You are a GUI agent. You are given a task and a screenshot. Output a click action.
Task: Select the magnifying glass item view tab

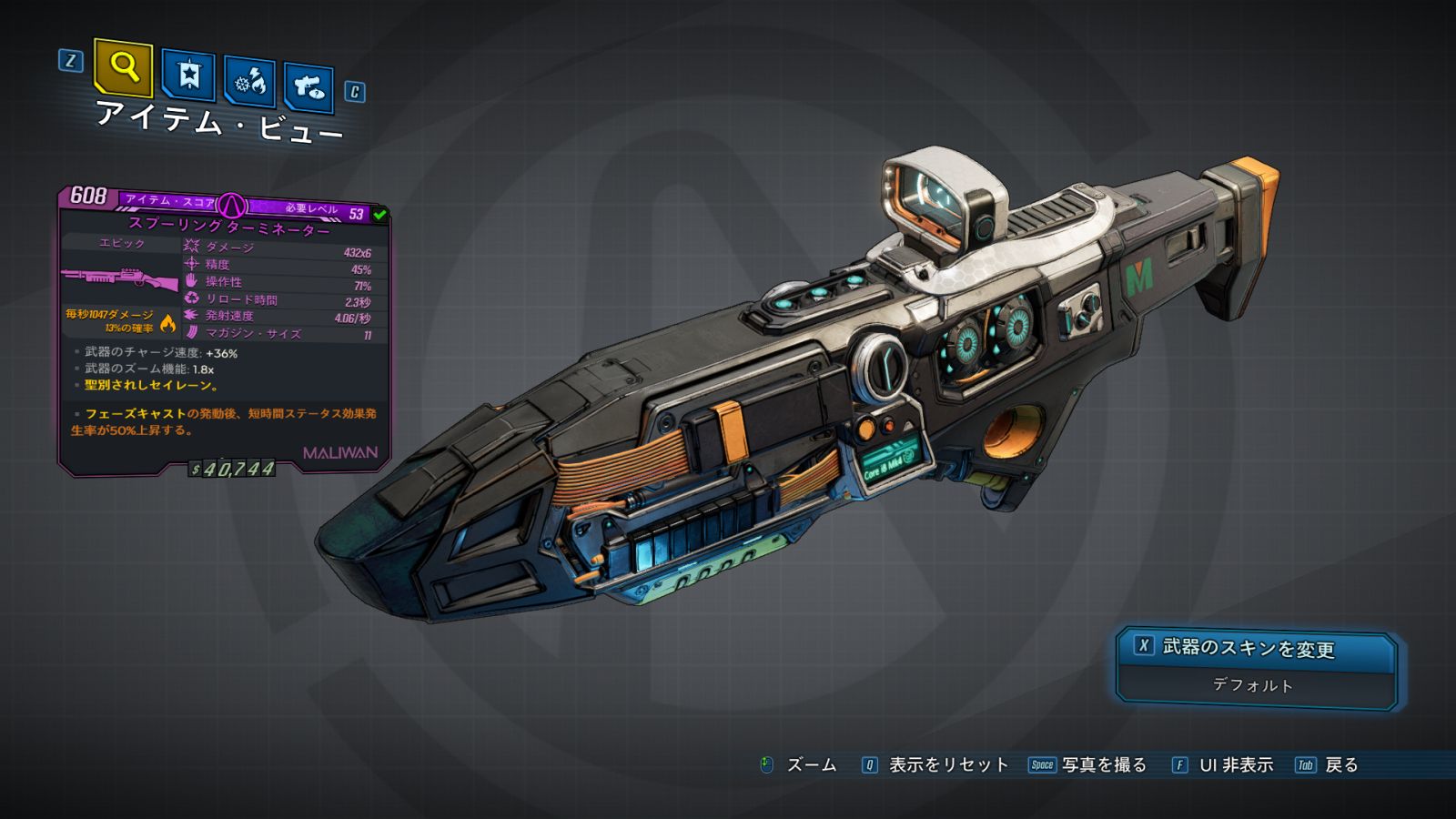point(123,67)
